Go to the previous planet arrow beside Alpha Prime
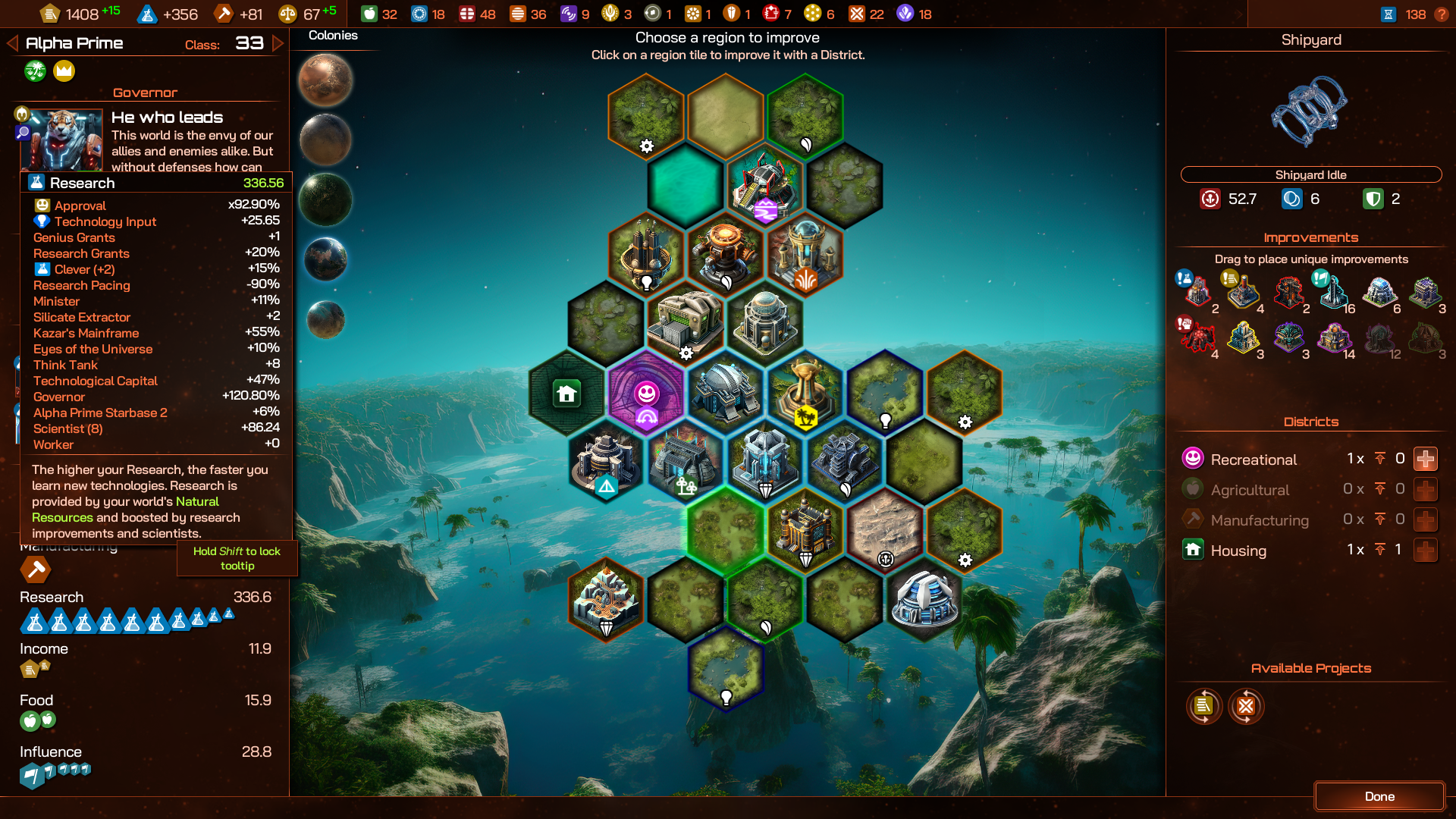 [12, 43]
